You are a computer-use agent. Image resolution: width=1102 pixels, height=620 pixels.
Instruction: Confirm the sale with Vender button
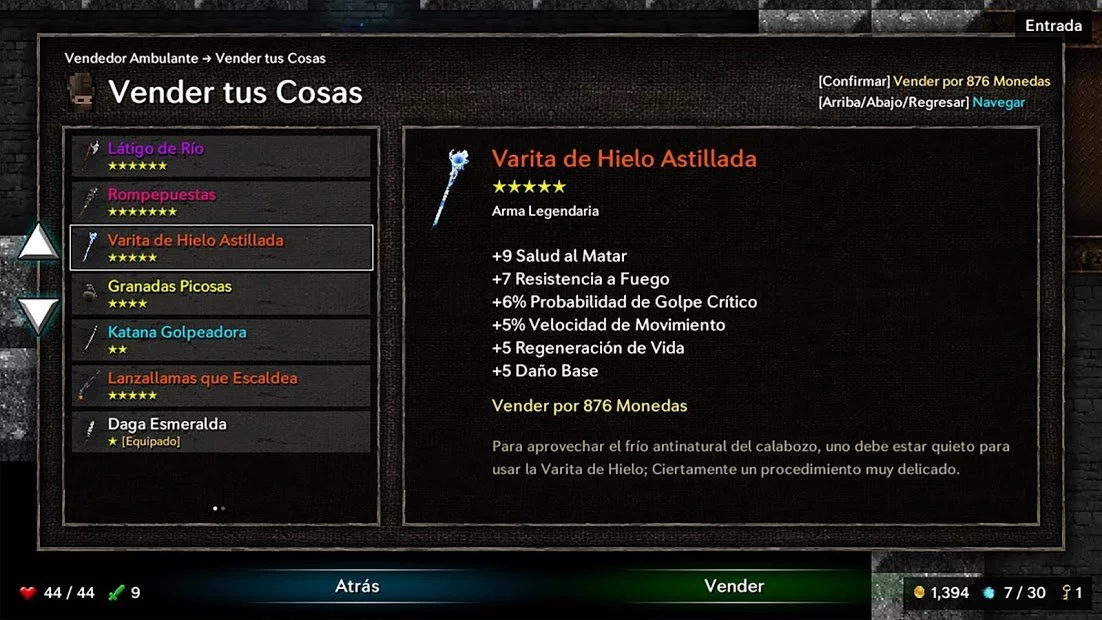(x=734, y=587)
